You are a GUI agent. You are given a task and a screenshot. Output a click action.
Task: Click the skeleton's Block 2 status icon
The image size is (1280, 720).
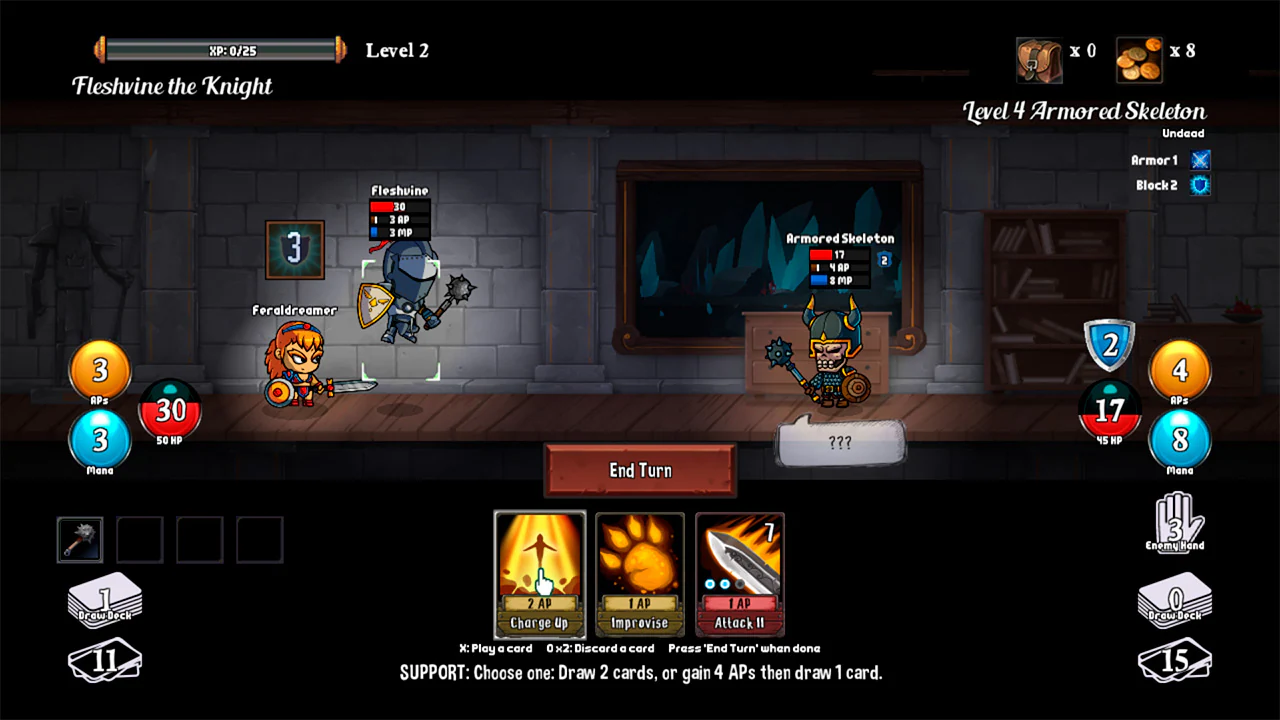point(1199,185)
